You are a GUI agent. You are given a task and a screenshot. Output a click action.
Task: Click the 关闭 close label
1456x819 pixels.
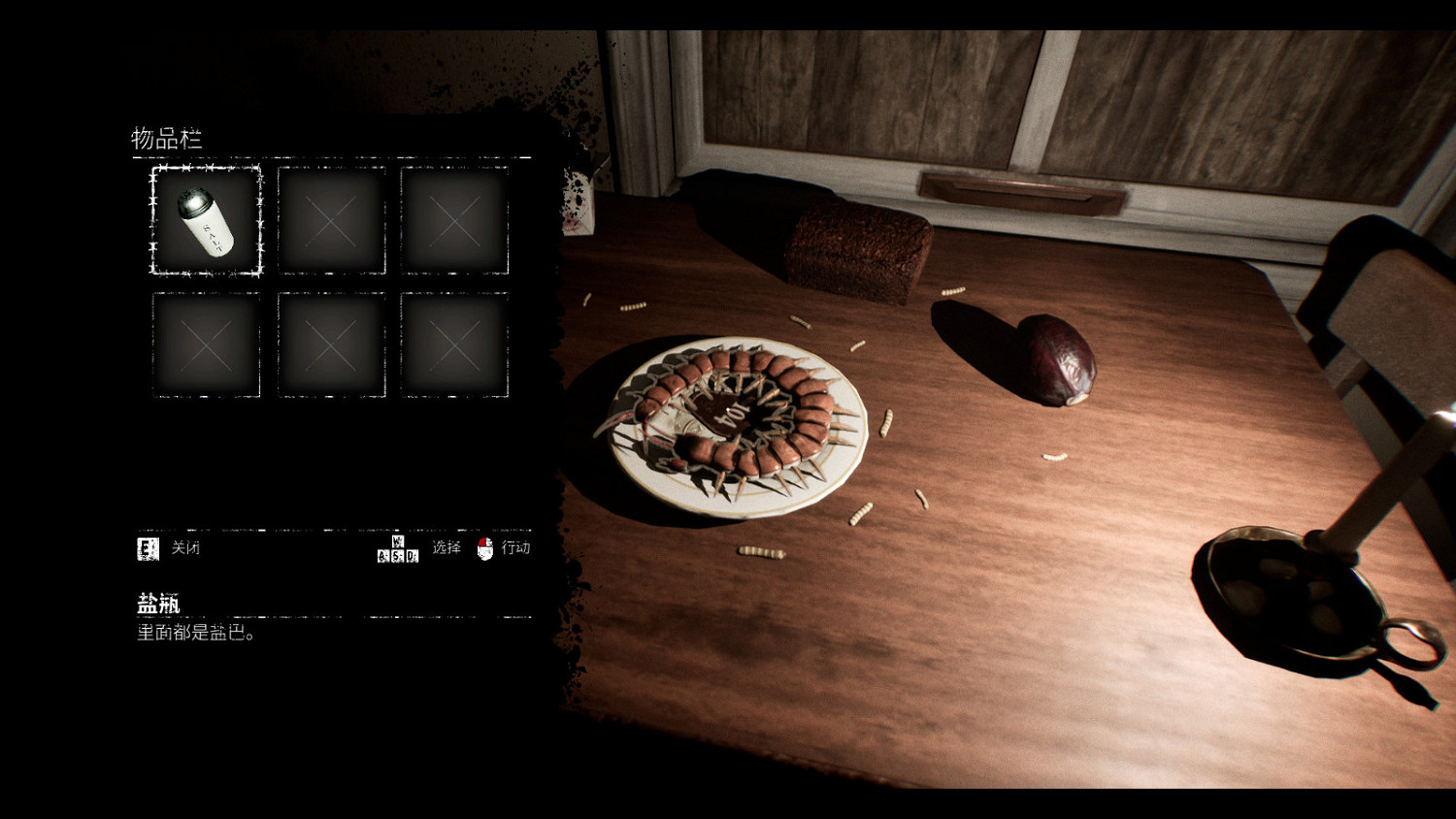tap(184, 548)
